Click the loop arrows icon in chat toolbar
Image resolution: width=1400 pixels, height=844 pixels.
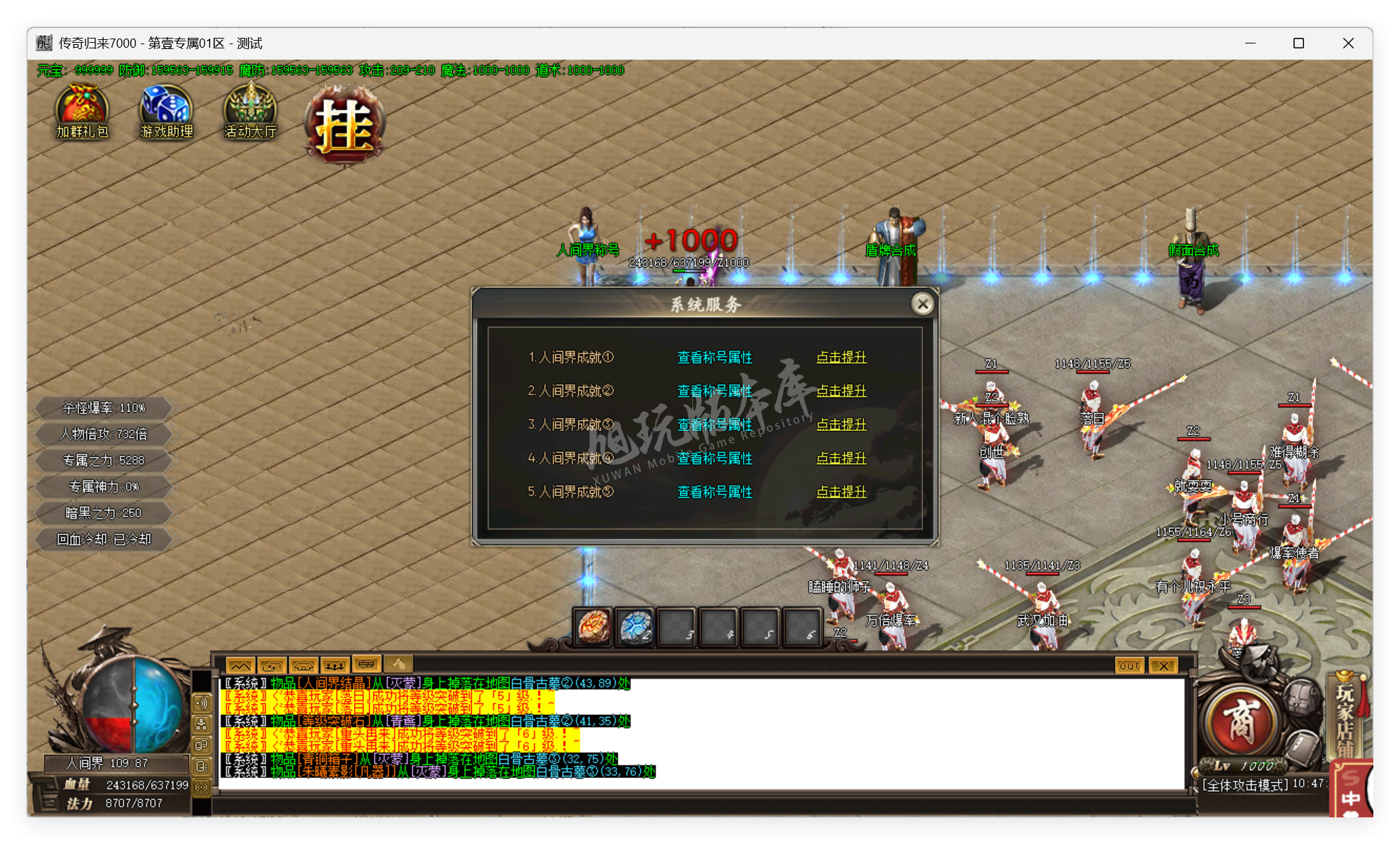pos(270,665)
